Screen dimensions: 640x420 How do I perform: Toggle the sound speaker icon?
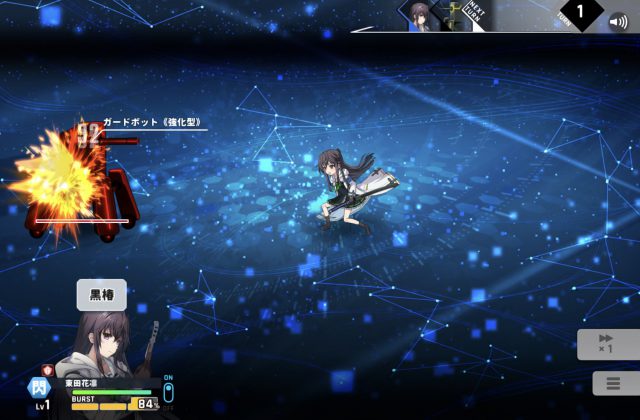point(620,18)
